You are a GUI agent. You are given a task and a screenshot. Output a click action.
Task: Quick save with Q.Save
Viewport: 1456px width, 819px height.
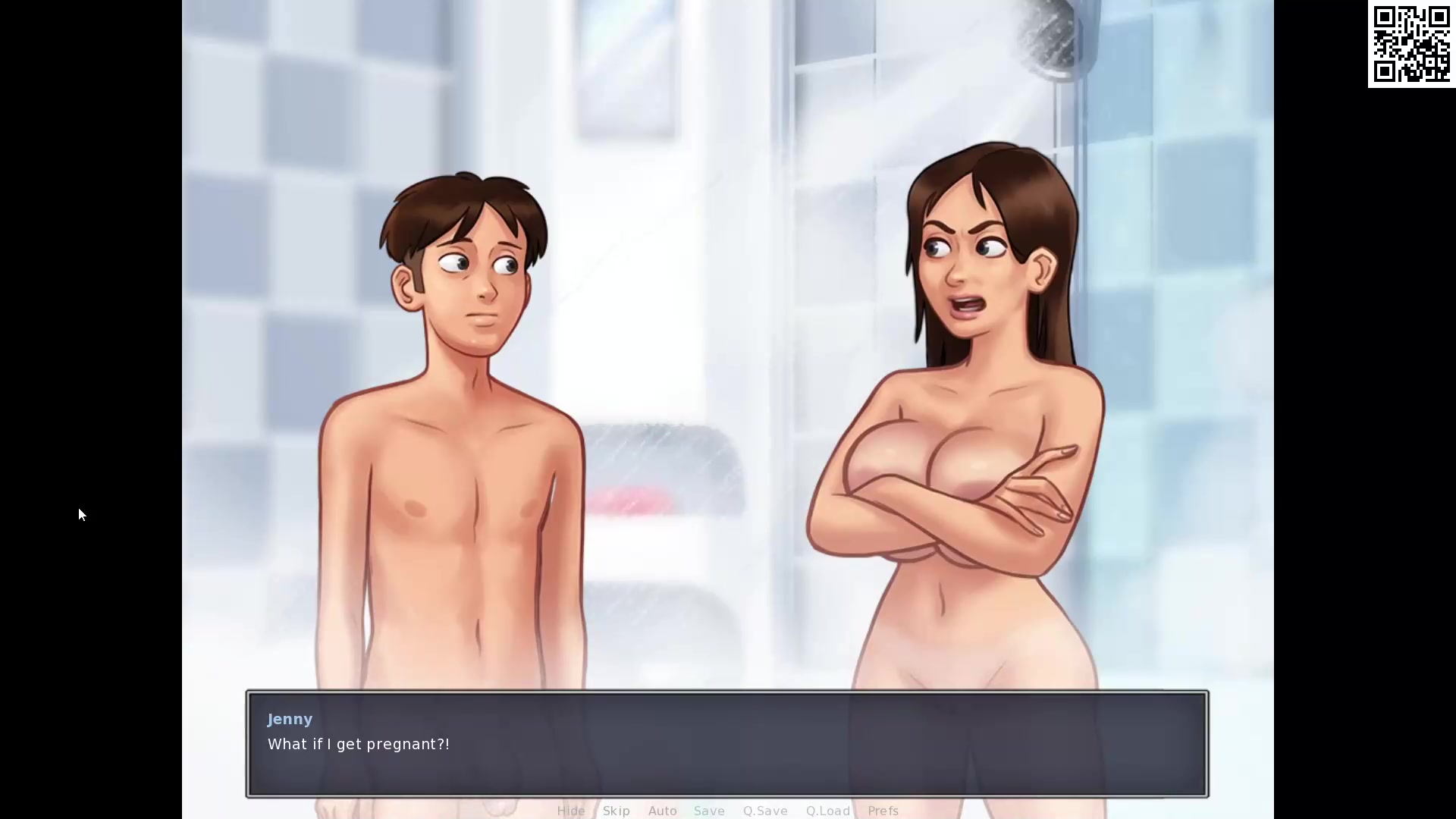[765, 811]
